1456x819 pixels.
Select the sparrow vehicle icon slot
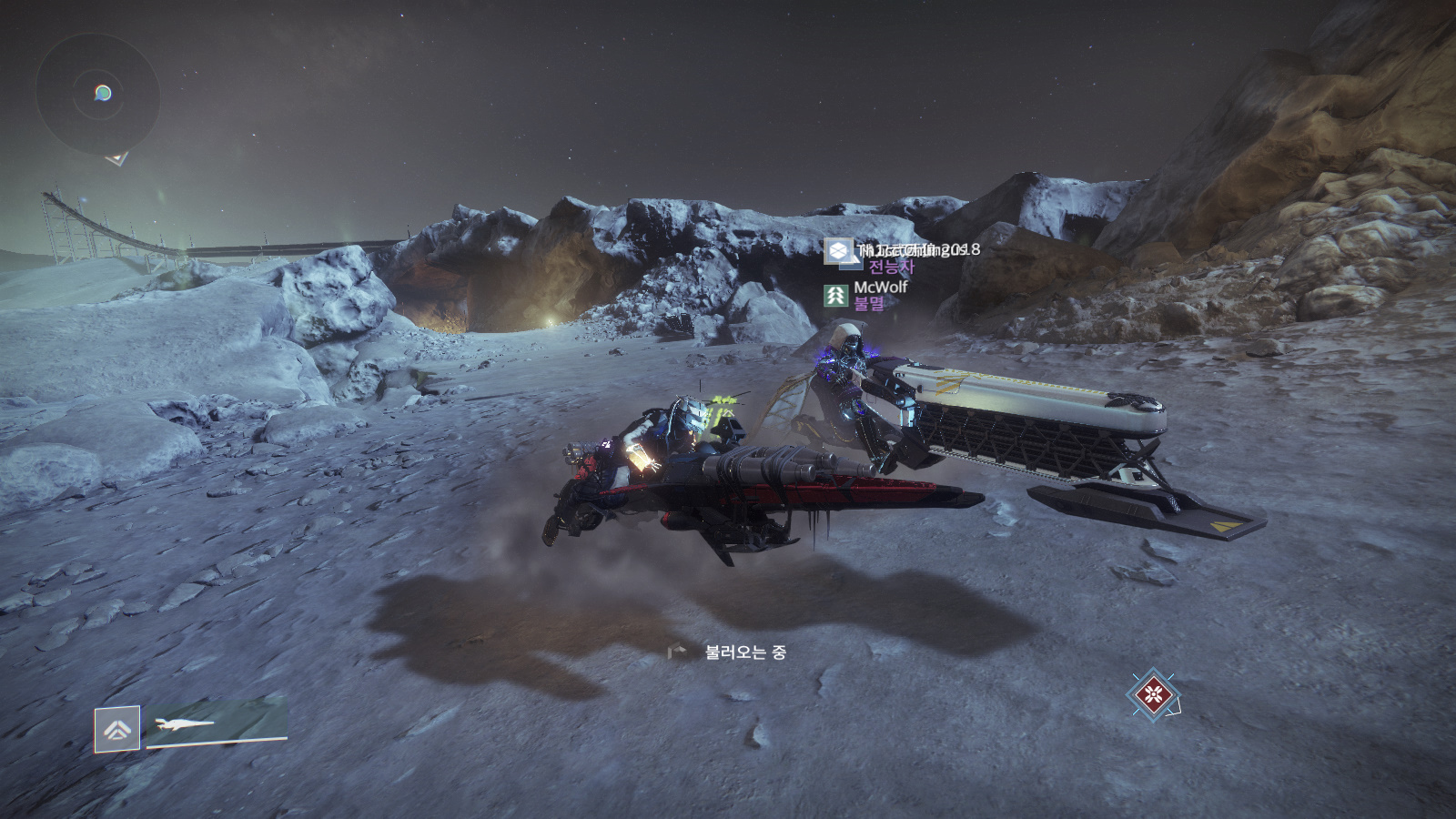(217, 725)
